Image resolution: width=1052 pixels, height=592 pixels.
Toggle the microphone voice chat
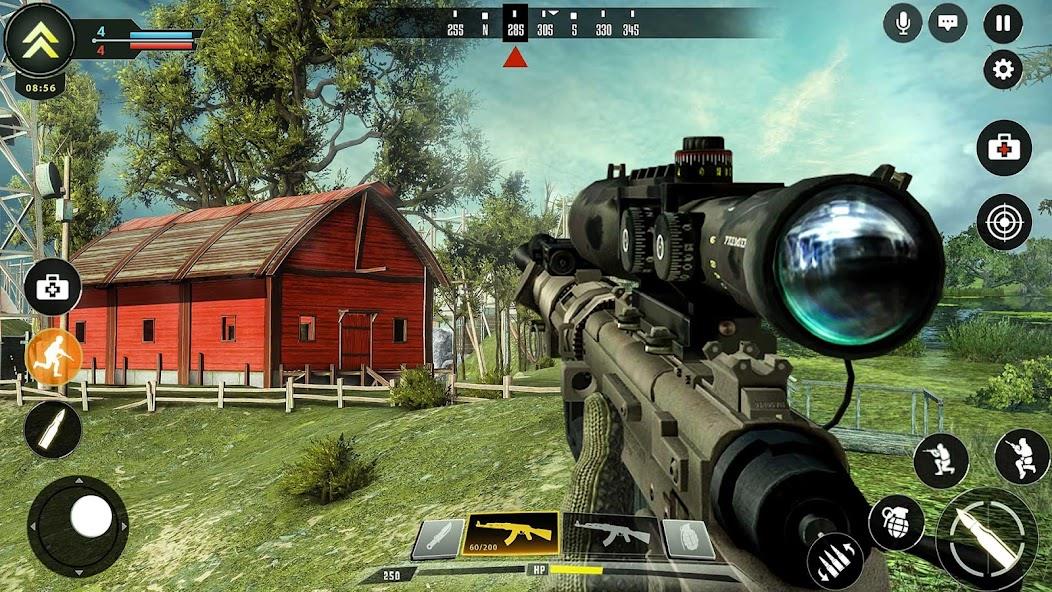(903, 23)
